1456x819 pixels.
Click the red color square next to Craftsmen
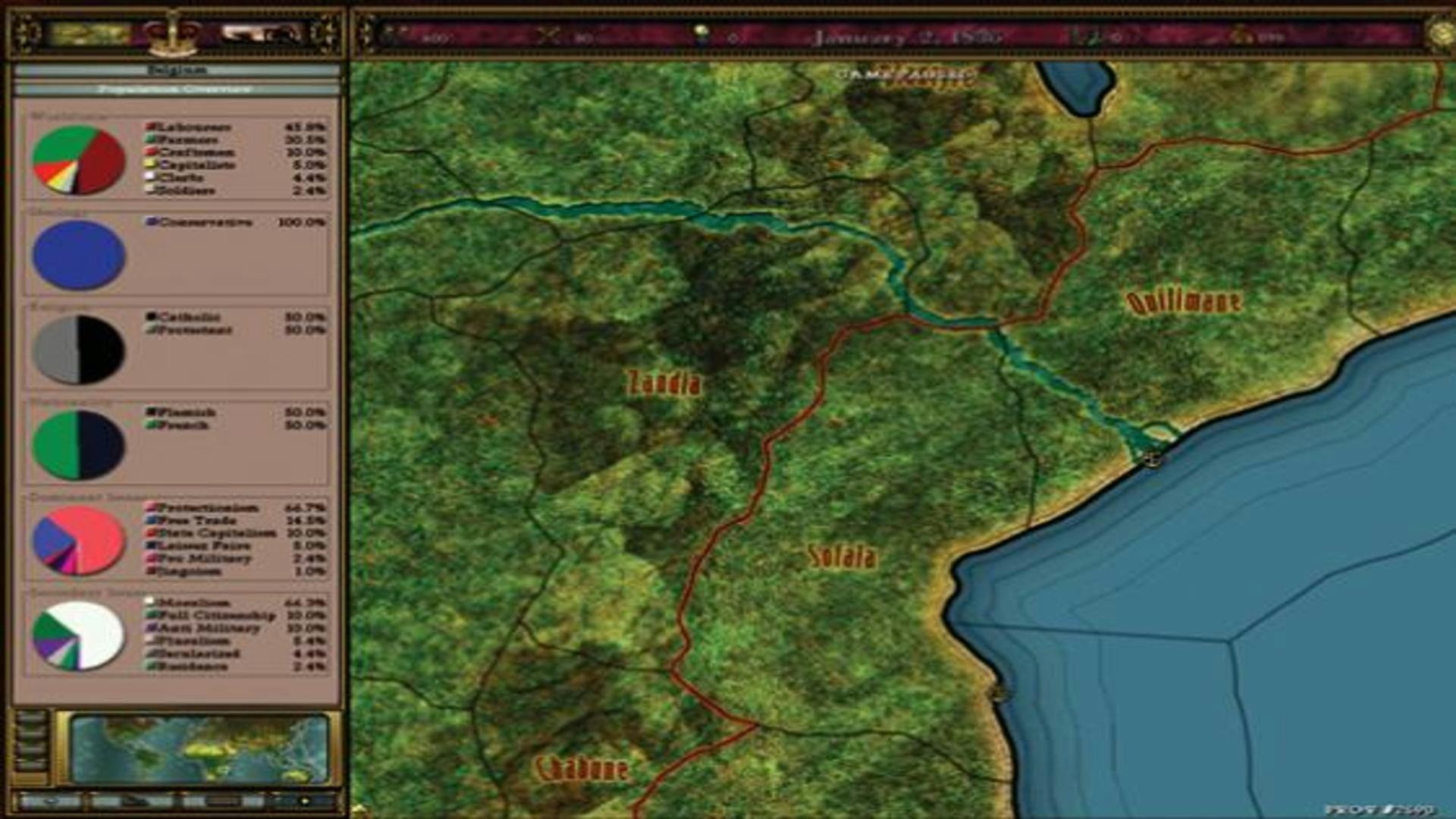point(150,150)
